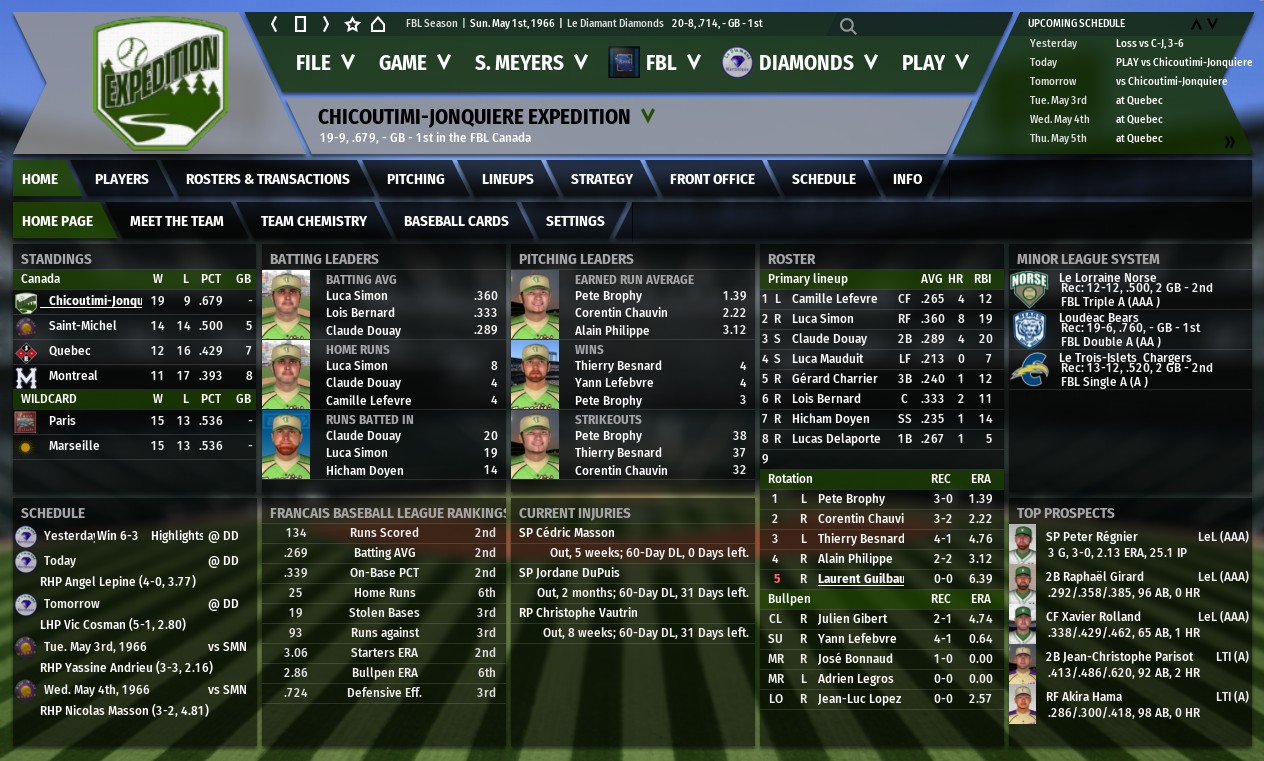
Task: Open Le Lorraine Norse minor league team
Action: pyautogui.click(x=1107, y=278)
